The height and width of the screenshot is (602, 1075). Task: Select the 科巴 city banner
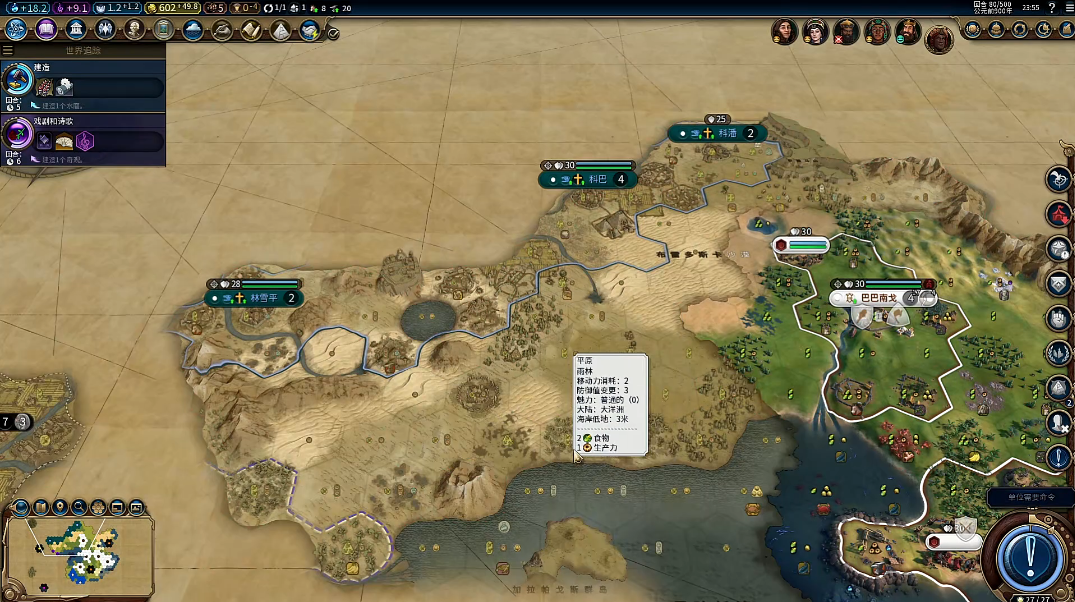coord(588,180)
